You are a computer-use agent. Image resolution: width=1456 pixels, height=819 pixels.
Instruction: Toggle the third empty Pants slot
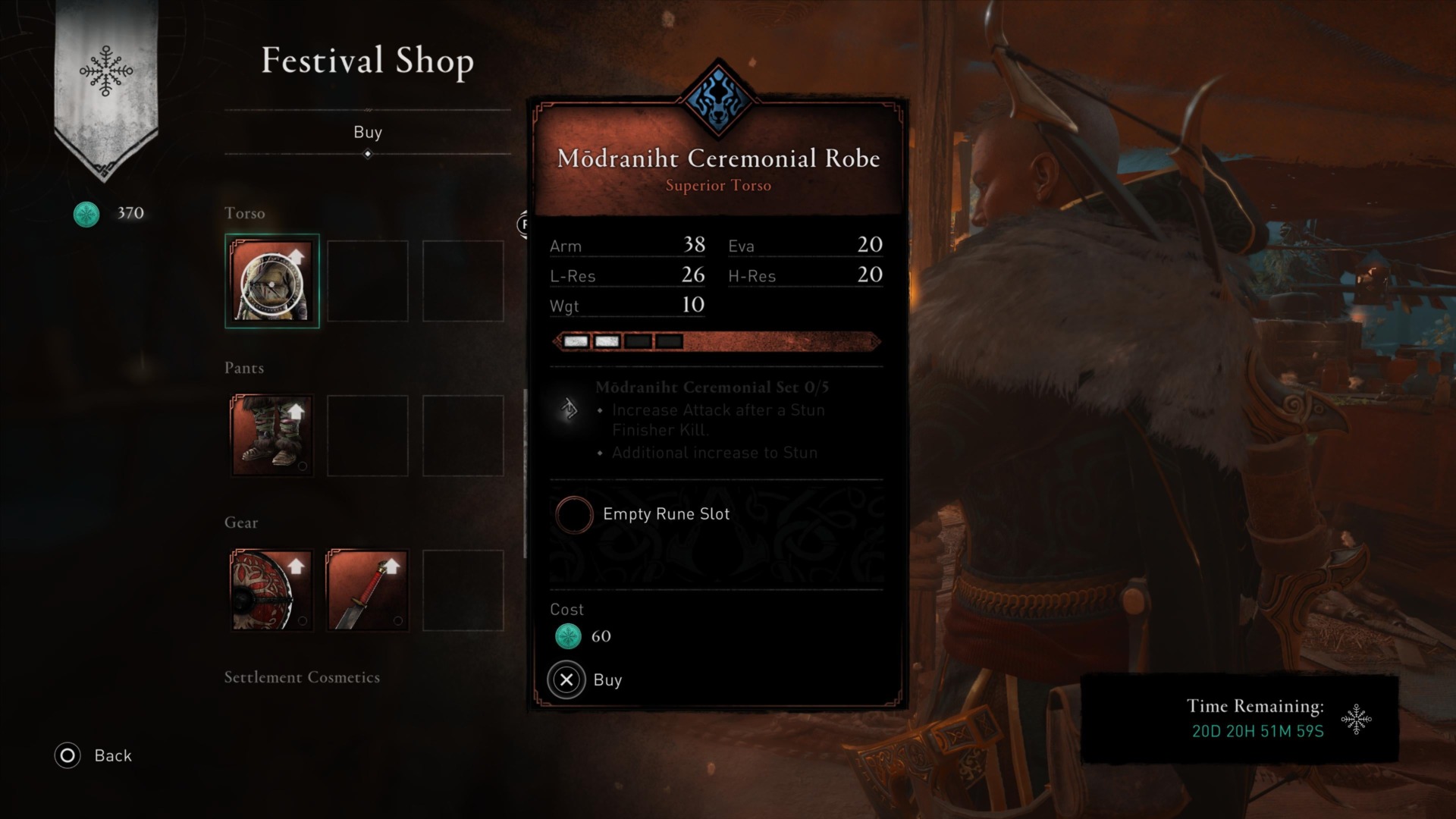click(463, 435)
